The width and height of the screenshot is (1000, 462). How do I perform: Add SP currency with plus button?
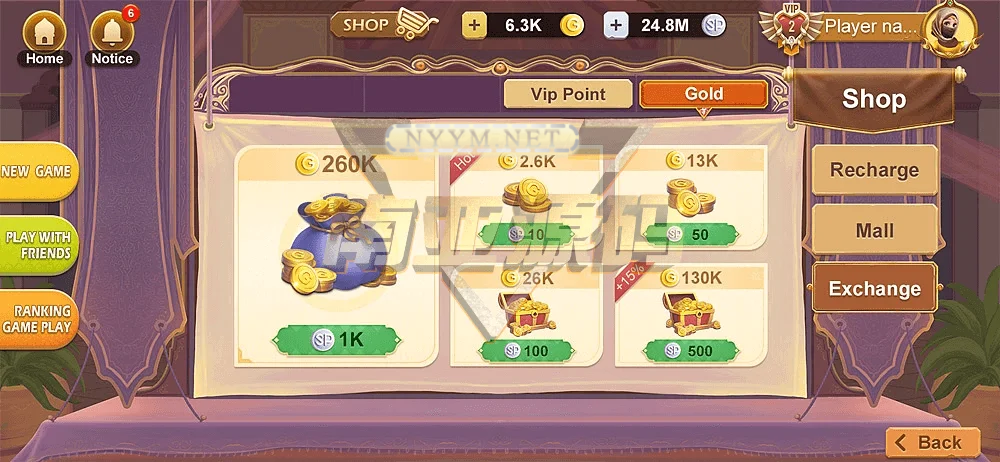tap(616, 26)
